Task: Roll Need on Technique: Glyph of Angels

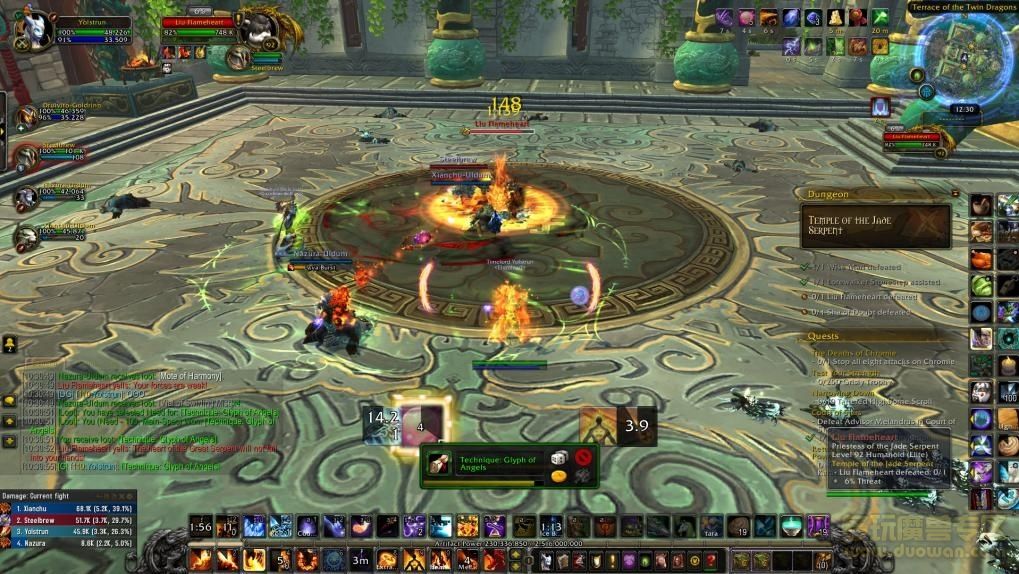Action: (x=560, y=457)
